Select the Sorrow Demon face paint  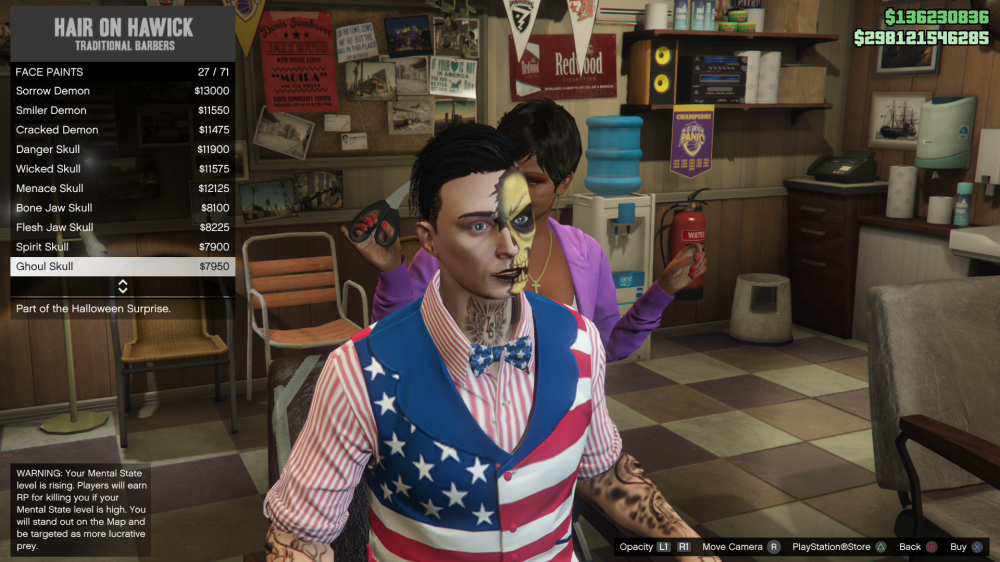(x=122, y=91)
